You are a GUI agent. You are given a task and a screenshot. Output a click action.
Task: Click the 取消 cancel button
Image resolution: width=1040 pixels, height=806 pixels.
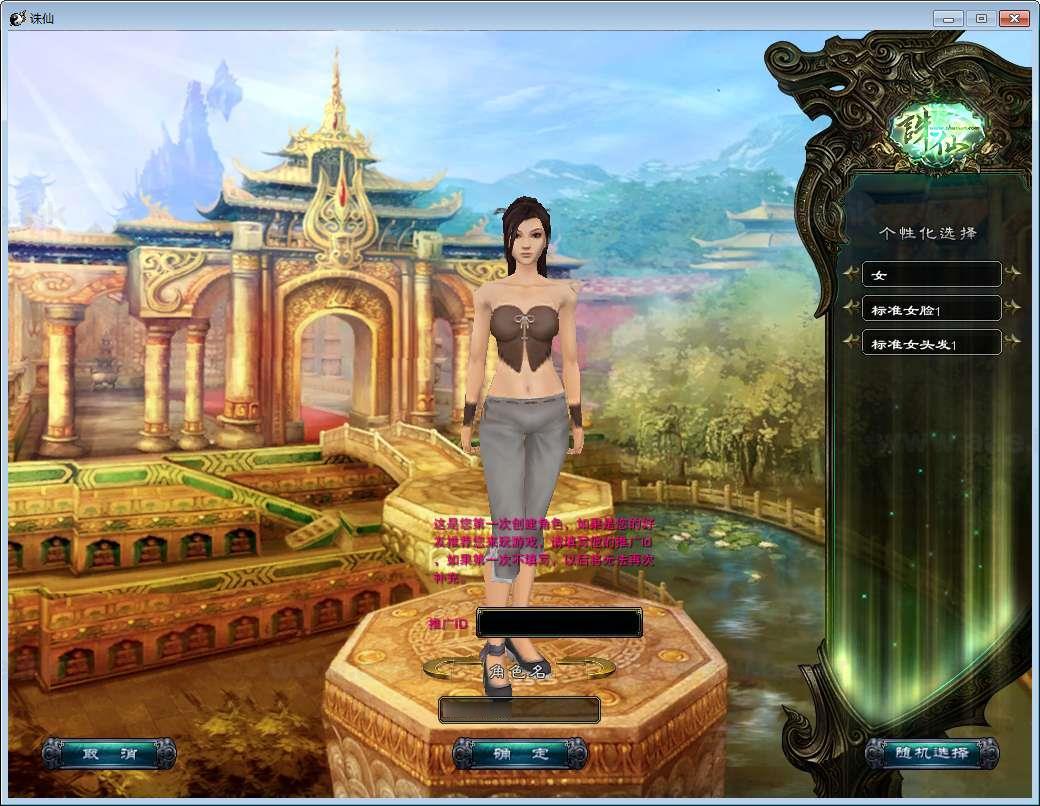coord(108,754)
